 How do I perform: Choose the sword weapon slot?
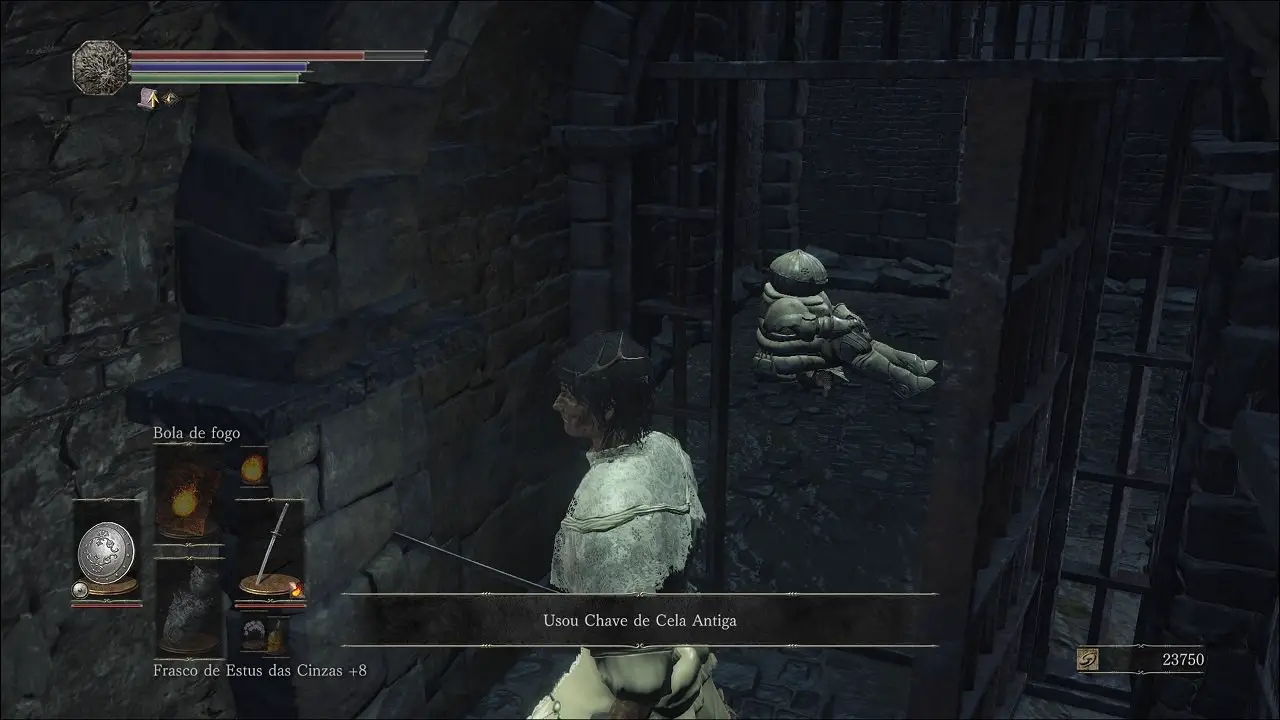point(268,552)
